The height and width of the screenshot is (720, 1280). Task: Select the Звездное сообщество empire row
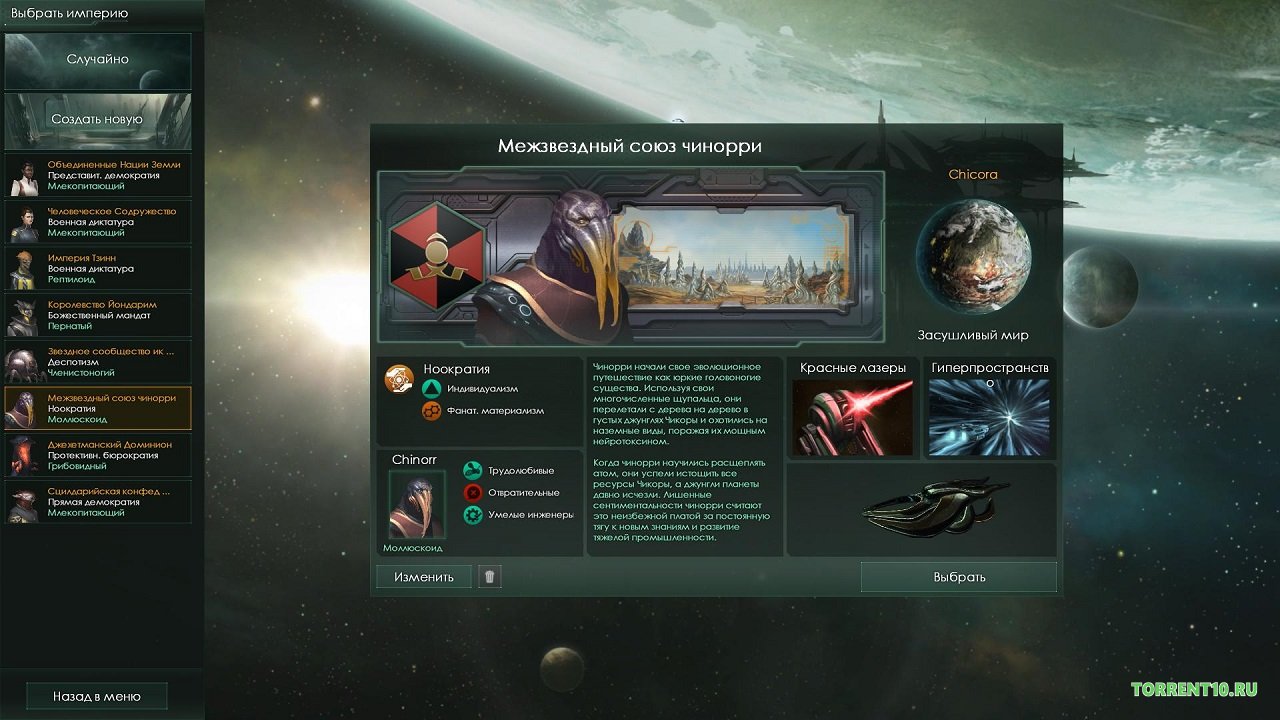pyautogui.click(x=98, y=362)
